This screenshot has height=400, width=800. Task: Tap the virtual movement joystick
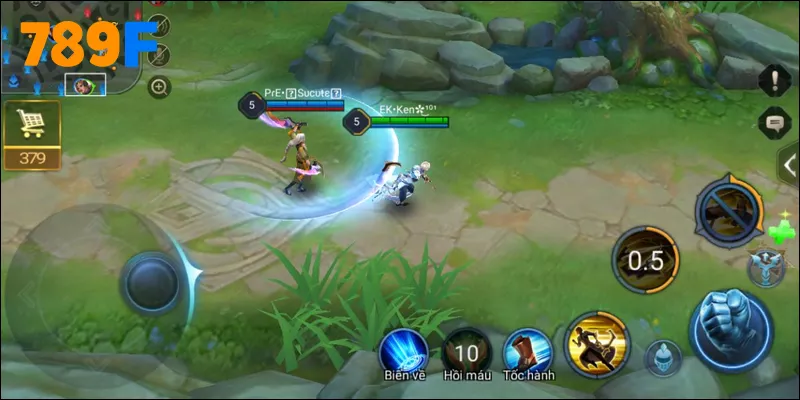click(x=152, y=281)
